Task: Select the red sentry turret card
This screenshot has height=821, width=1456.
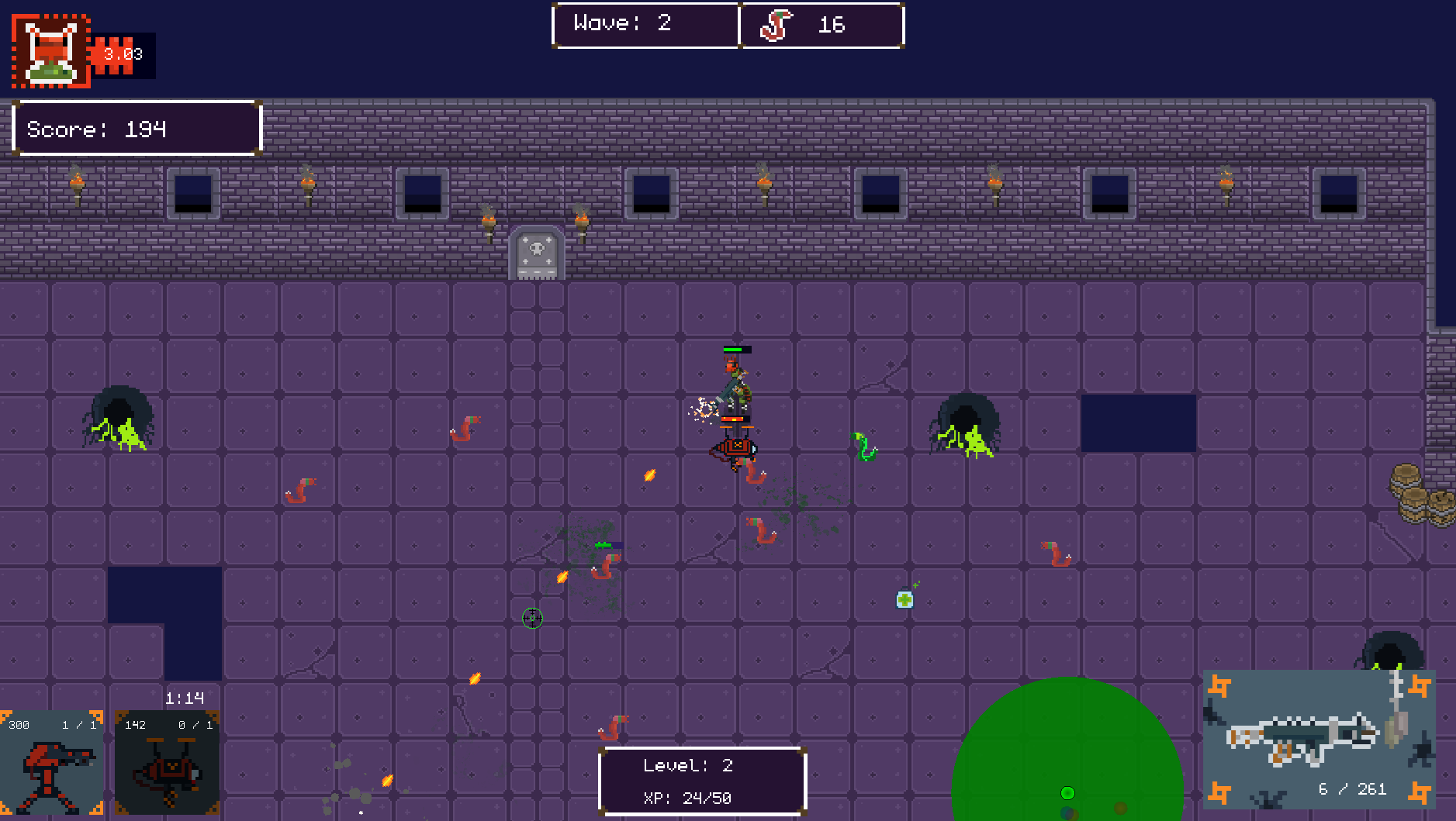Action: coord(52,764)
